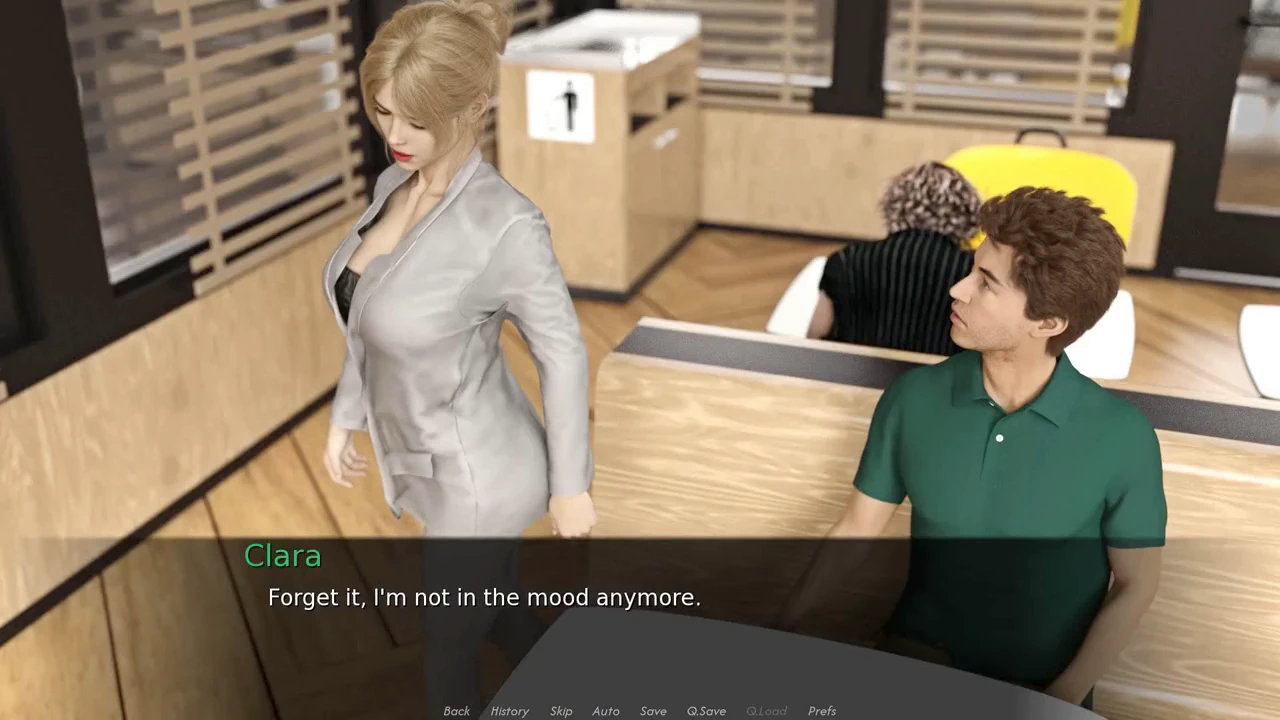This screenshot has width=1280, height=720.
Task: Toggle Auto-advance dialogue
Action: pyautogui.click(x=606, y=711)
